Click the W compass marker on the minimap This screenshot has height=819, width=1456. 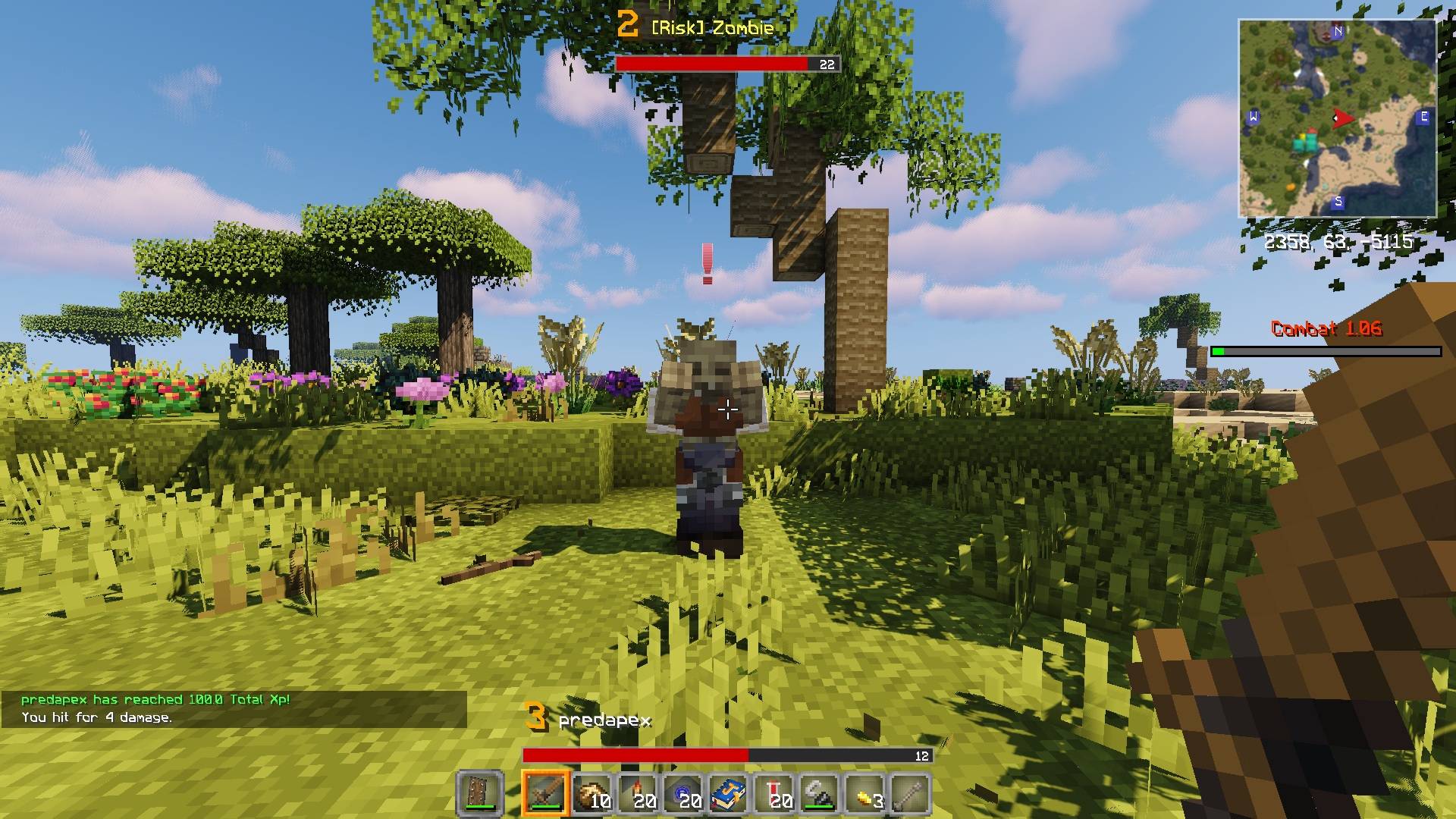tap(1254, 116)
